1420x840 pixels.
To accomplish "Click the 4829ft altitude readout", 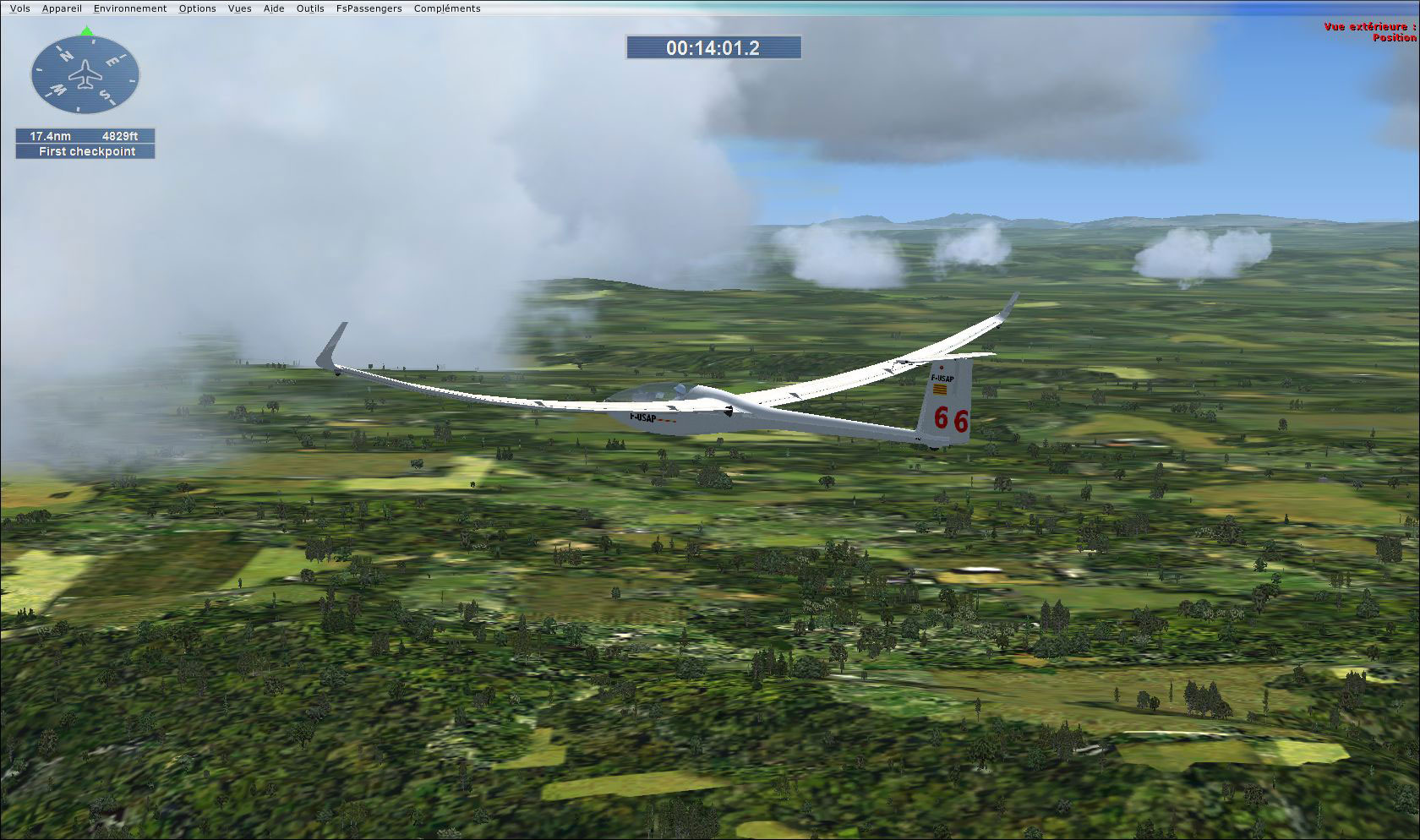I will point(121,135).
